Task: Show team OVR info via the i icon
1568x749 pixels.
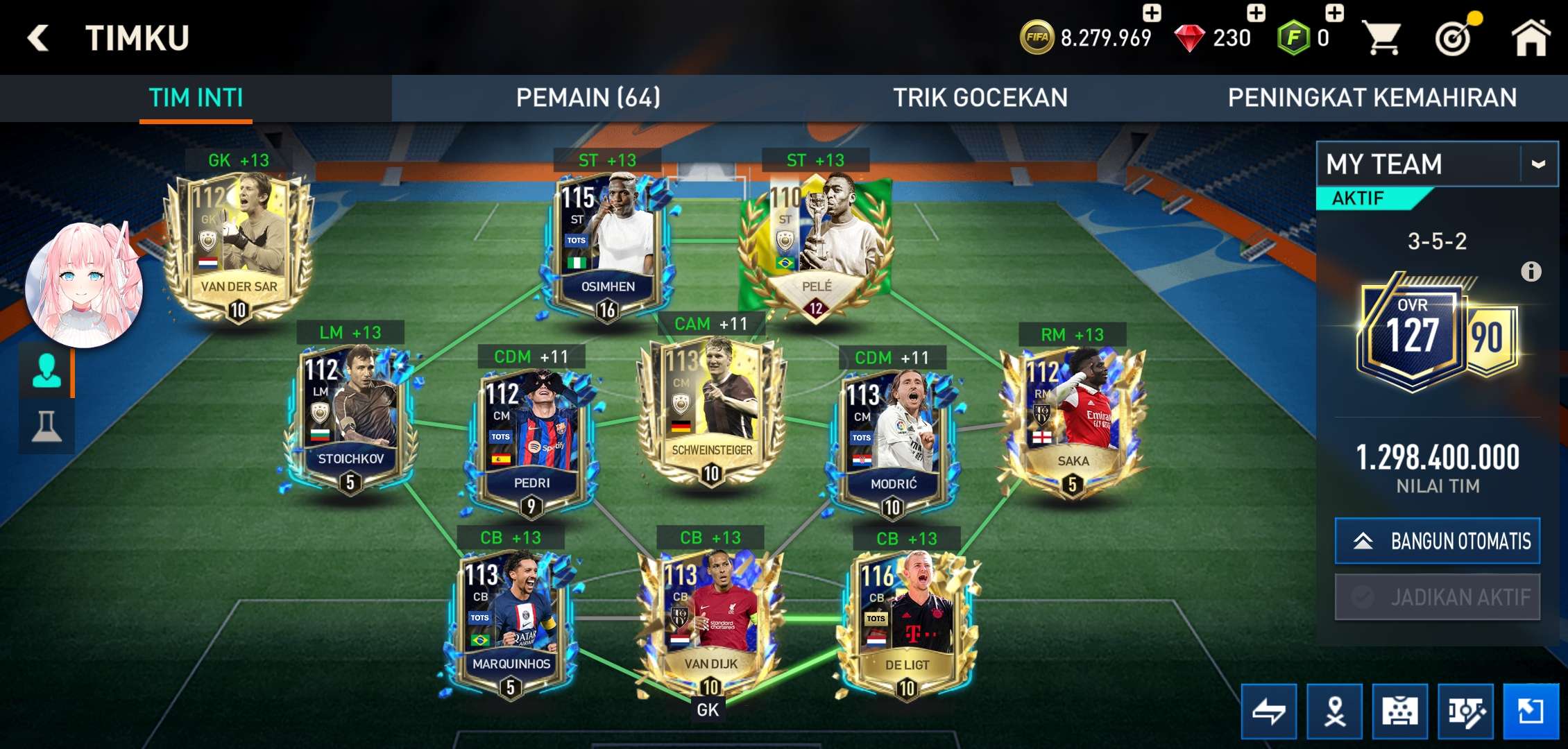Action: point(1531,271)
